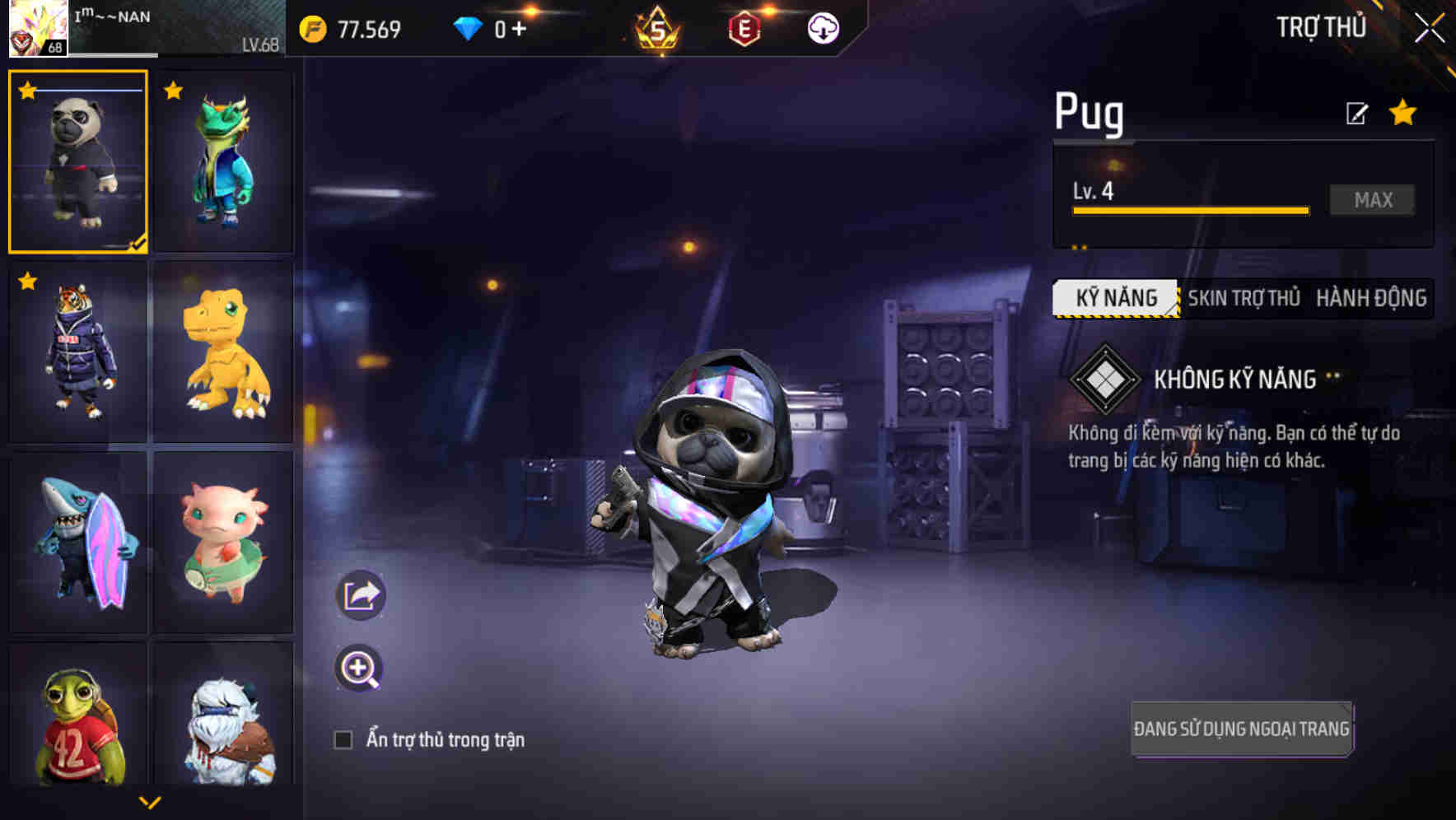Enable Ẩn trợ thủ trong trận checkbox

tap(344, 739)
